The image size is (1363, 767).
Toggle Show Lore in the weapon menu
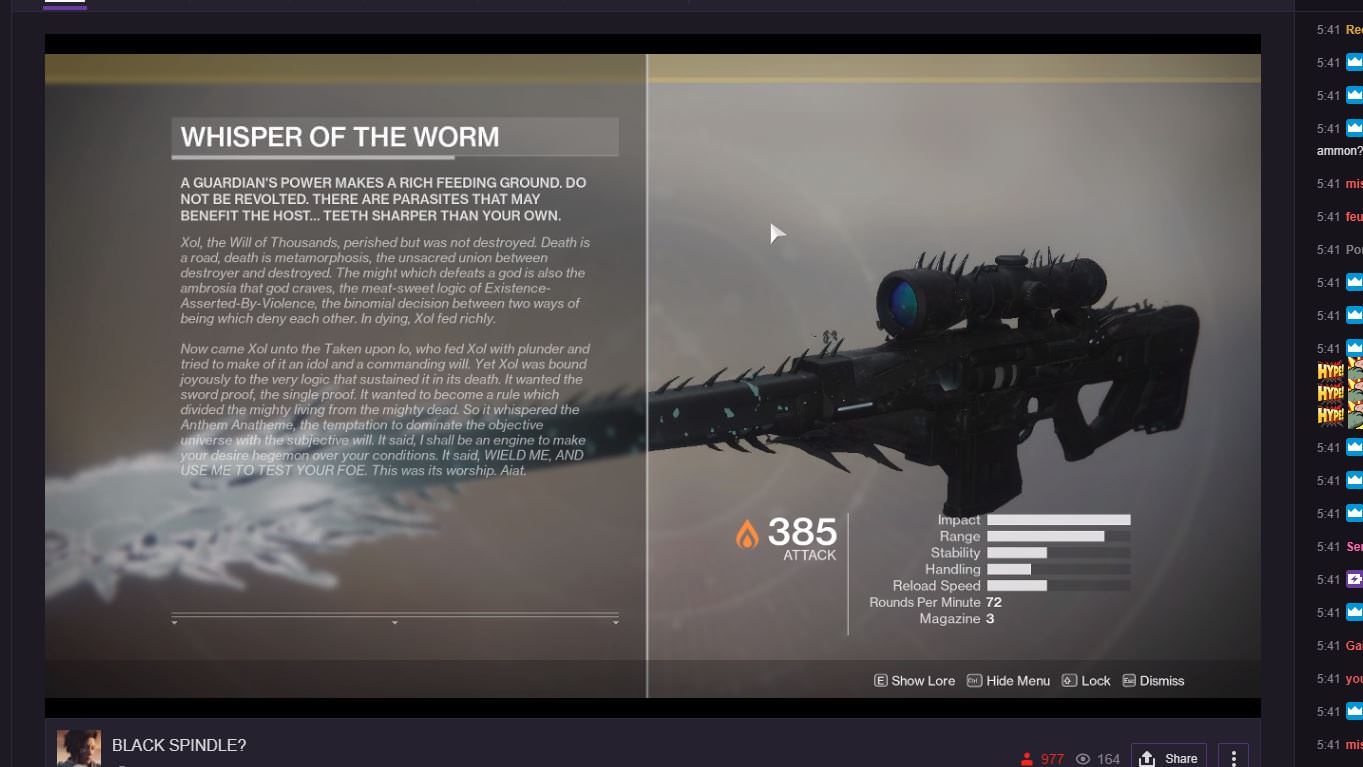tap(913, 681)
